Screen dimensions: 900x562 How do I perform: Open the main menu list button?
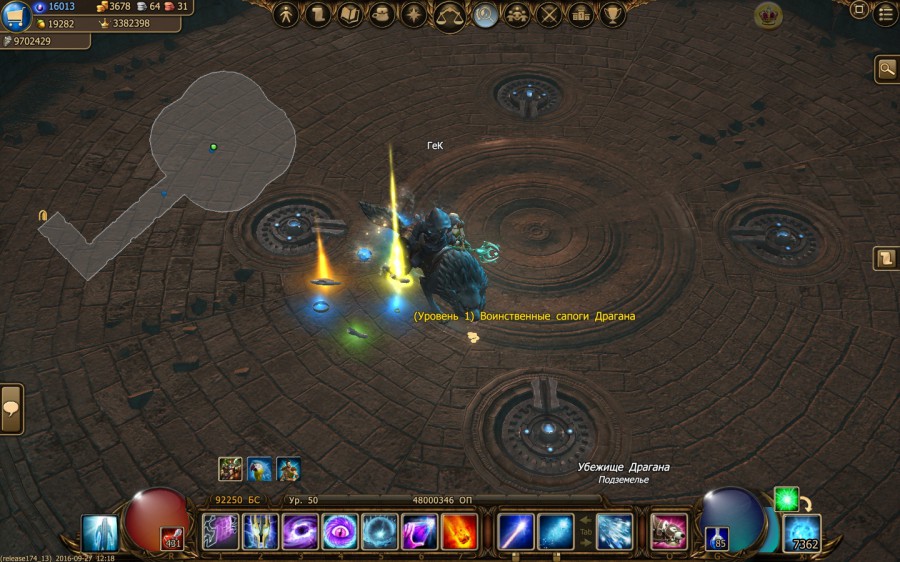885,14
